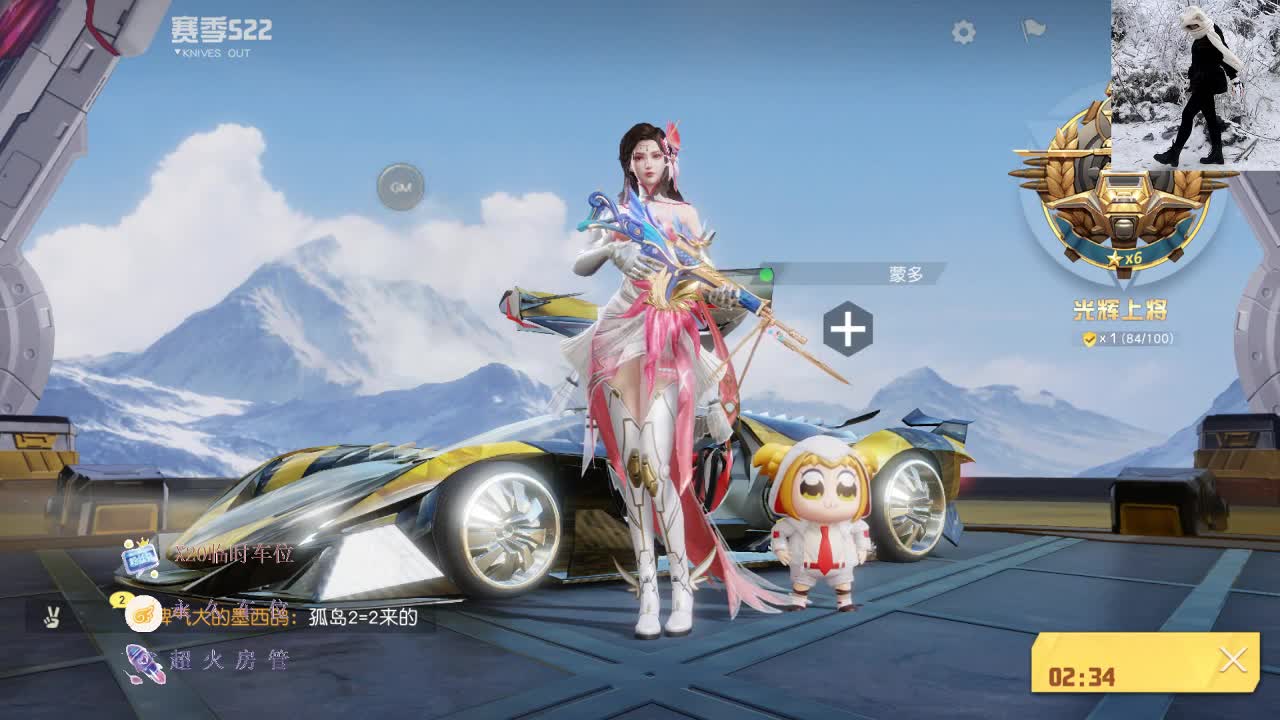Open the 赛季S22 season logo
The height and width of the screenshot is (720, 1280).
click(220, 35)
